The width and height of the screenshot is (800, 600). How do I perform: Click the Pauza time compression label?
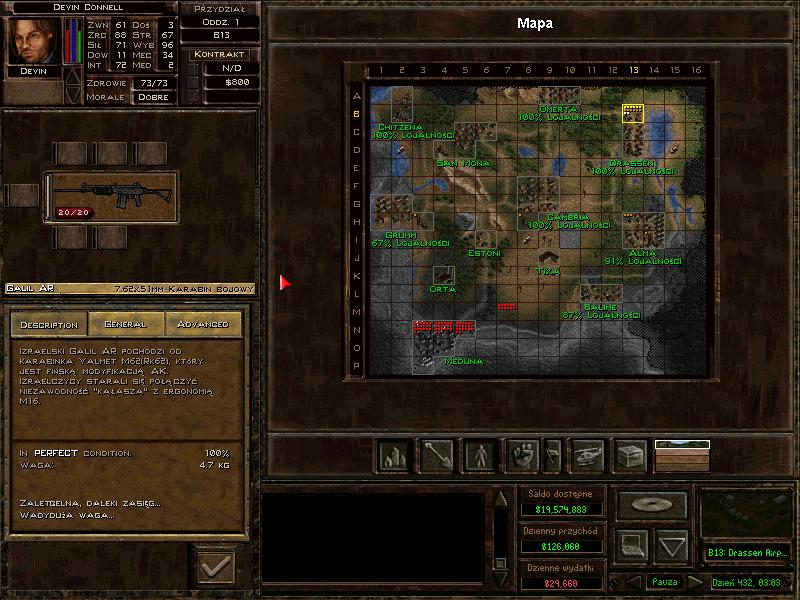664,582
